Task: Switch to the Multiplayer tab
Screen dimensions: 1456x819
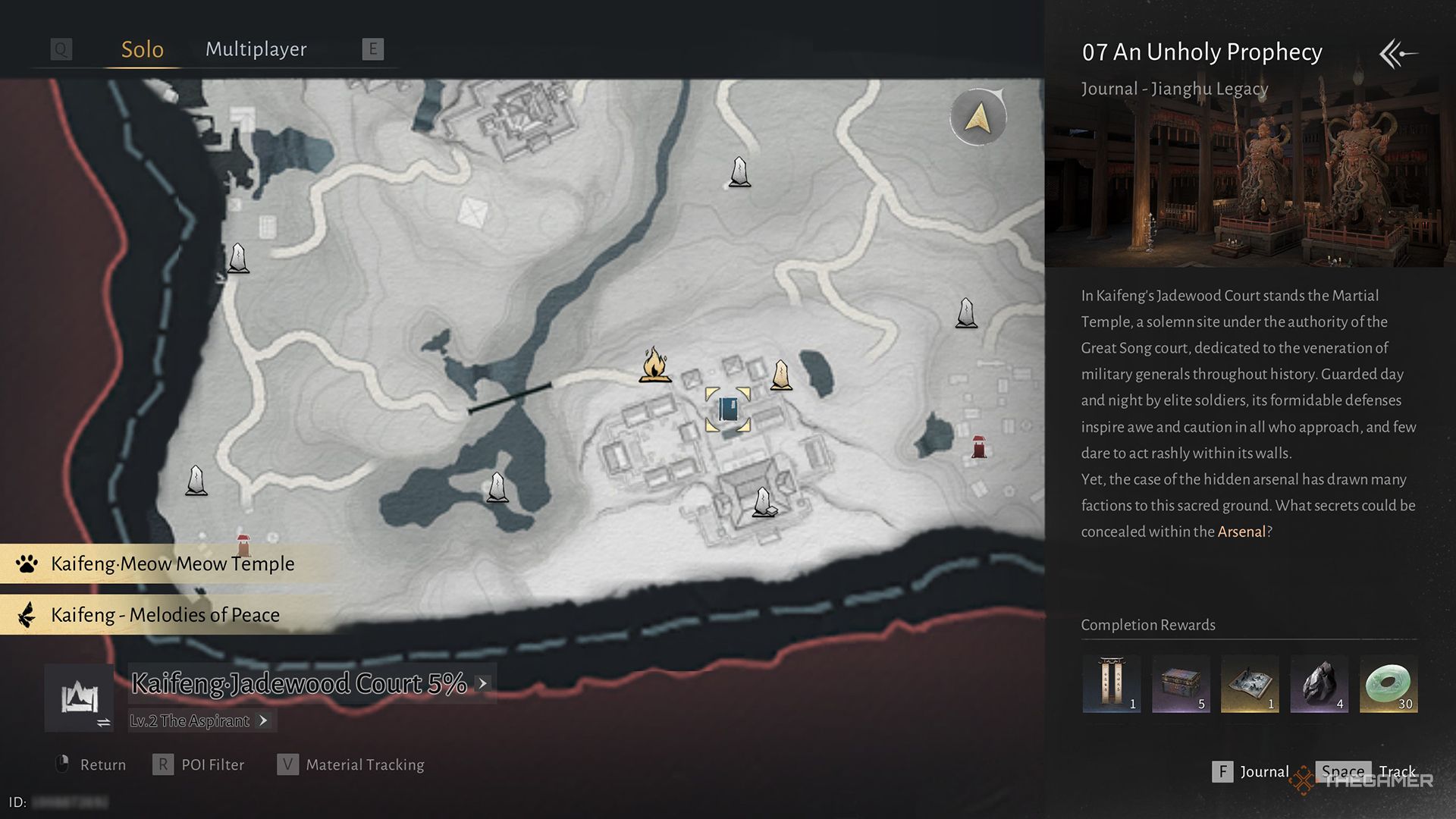Action: point(256,49)
